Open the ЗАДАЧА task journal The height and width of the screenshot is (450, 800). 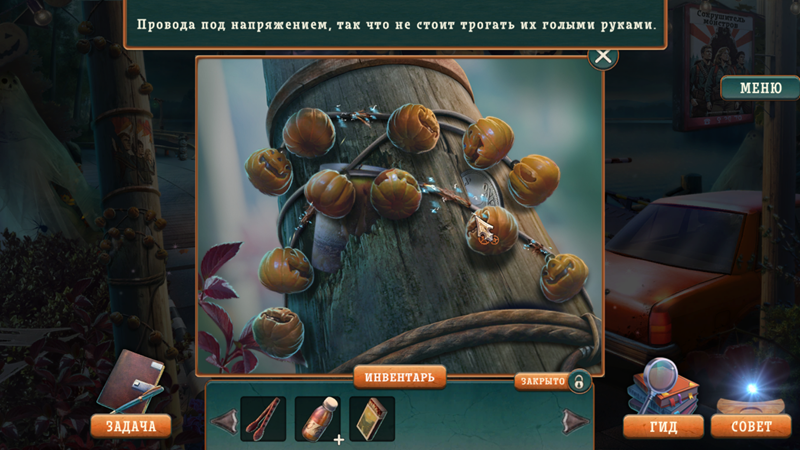tap(131, 426)
